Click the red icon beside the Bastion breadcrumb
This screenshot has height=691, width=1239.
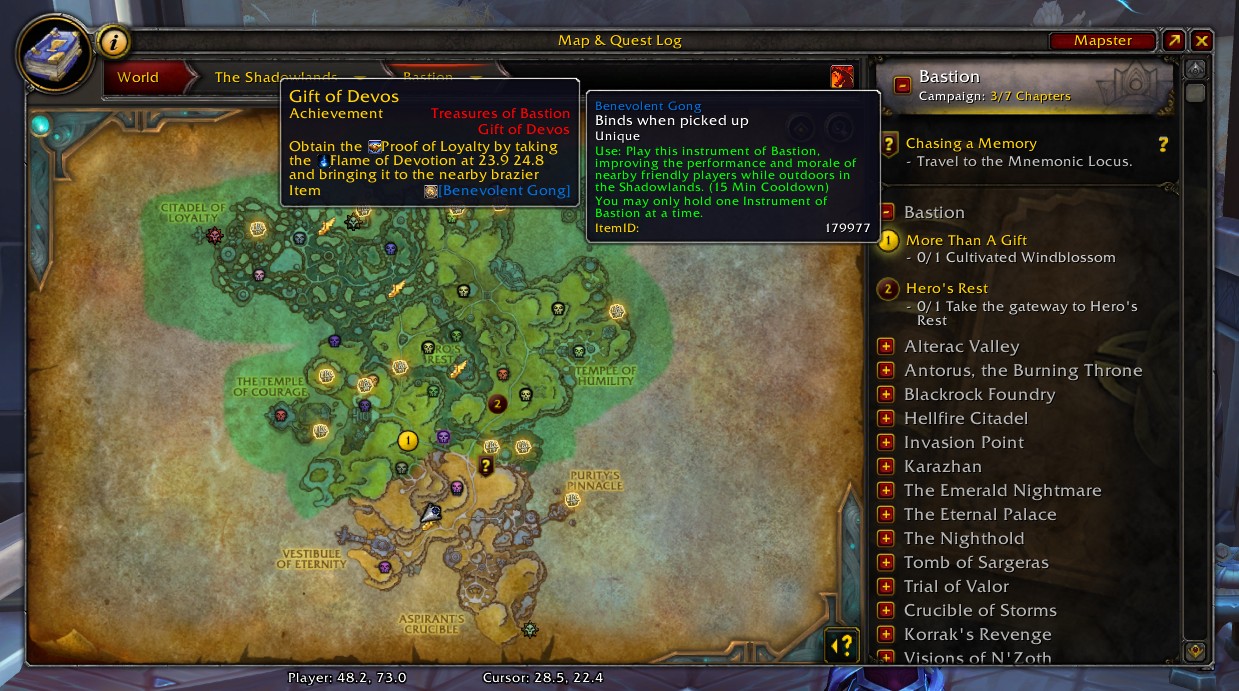(842, 77)
